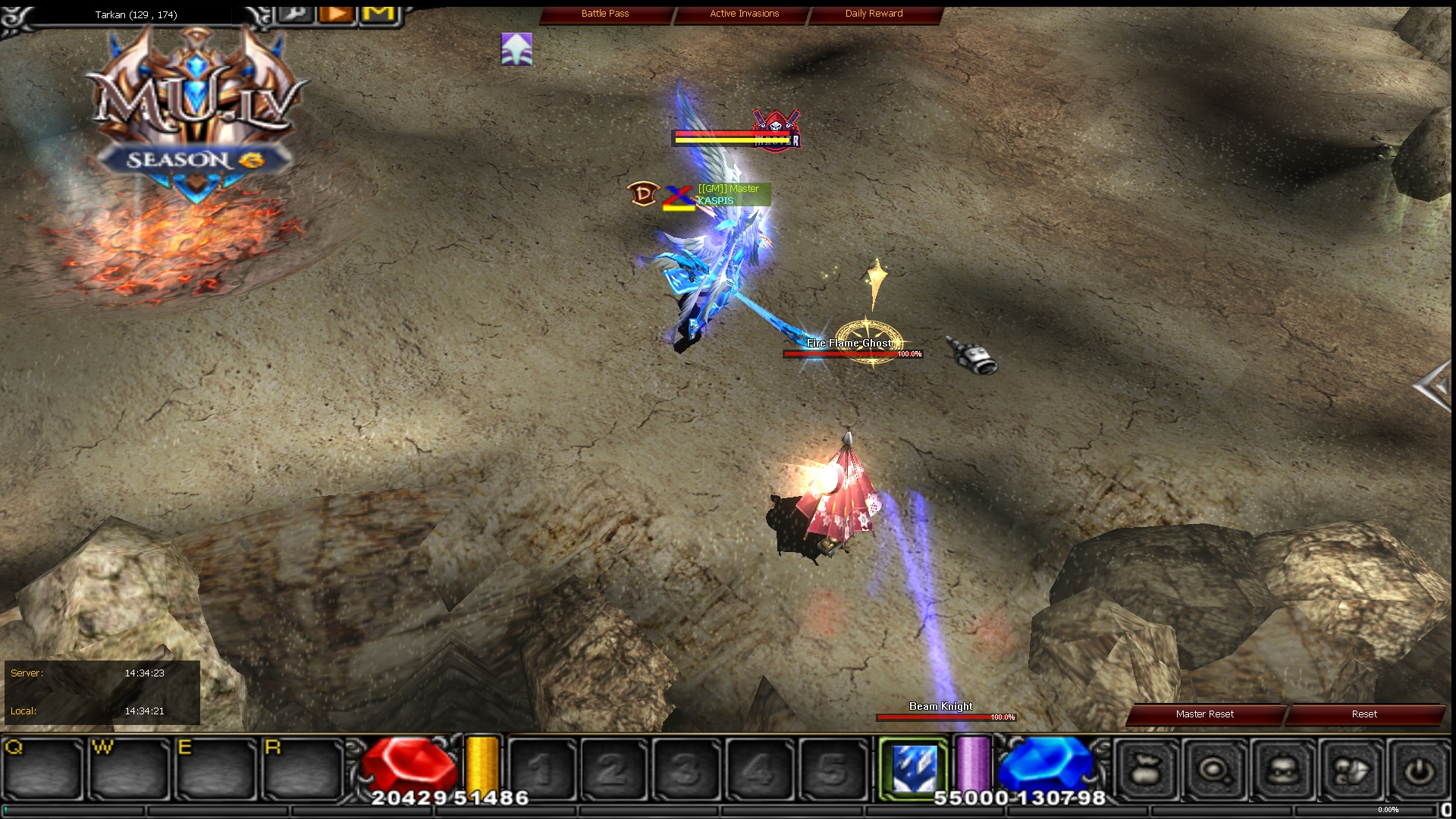Select the Q hotkey slot
This screenshot has width=1456, height=819.
(42, 769)
